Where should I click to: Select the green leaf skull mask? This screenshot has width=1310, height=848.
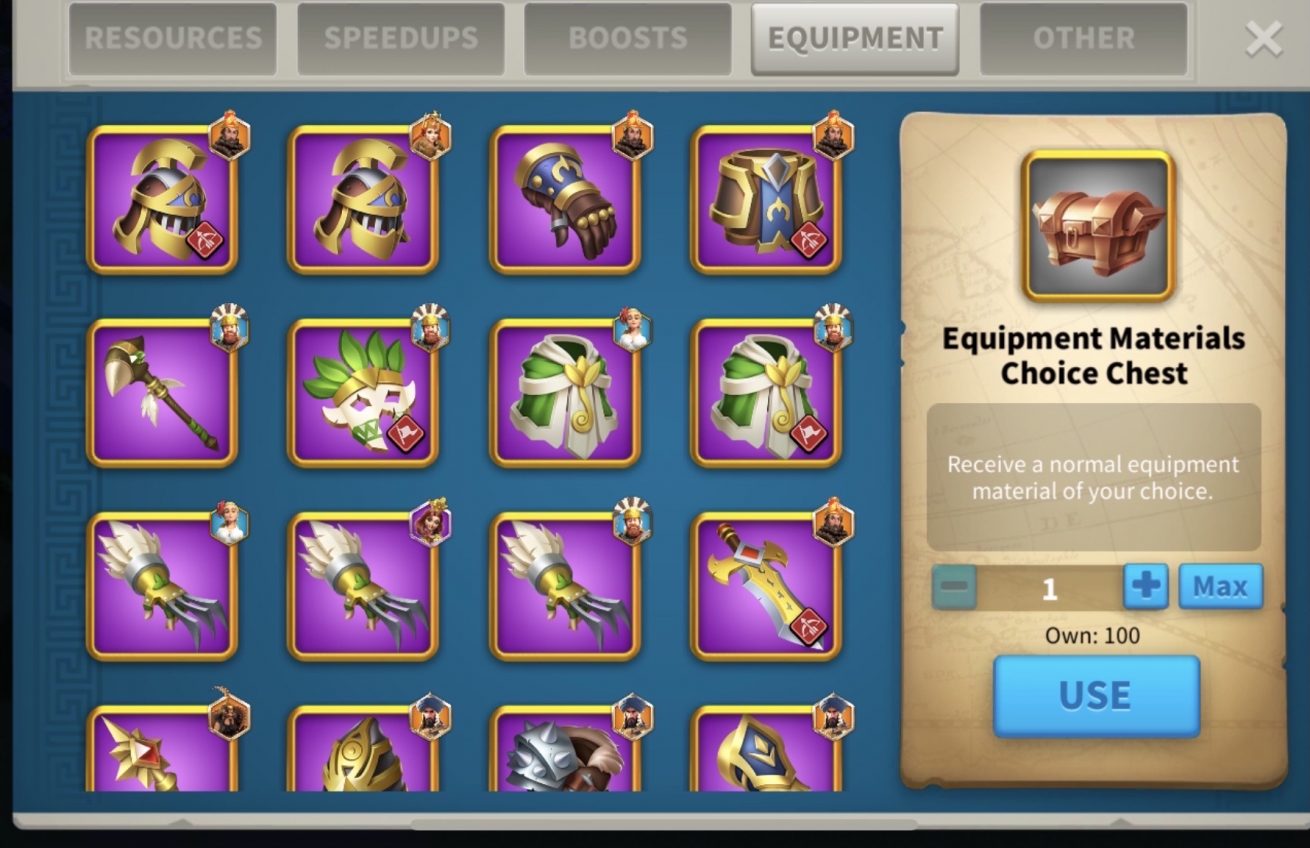click(x=363, y=393)
